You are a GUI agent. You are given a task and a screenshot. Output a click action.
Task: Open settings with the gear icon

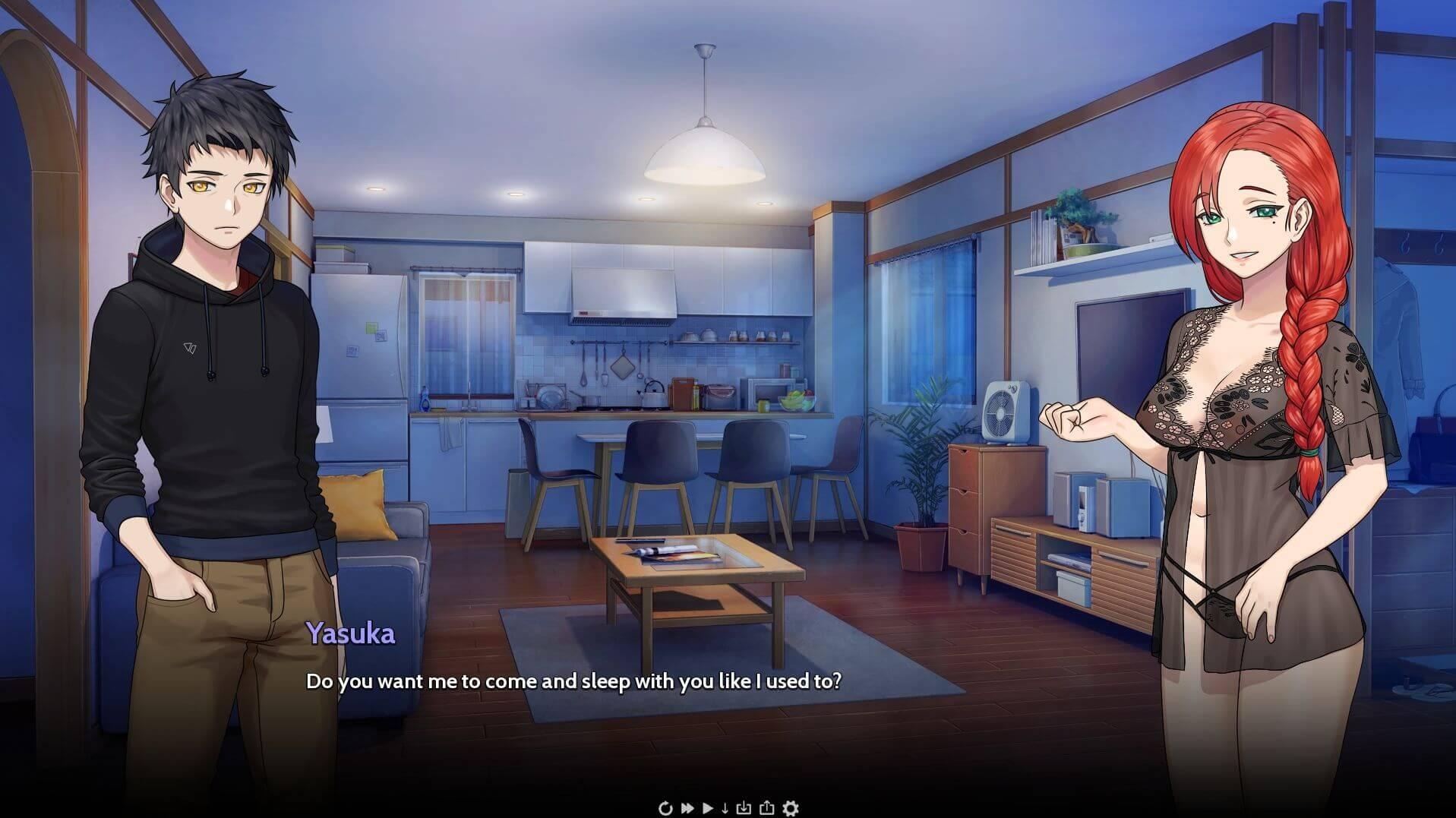click(791, 808)
